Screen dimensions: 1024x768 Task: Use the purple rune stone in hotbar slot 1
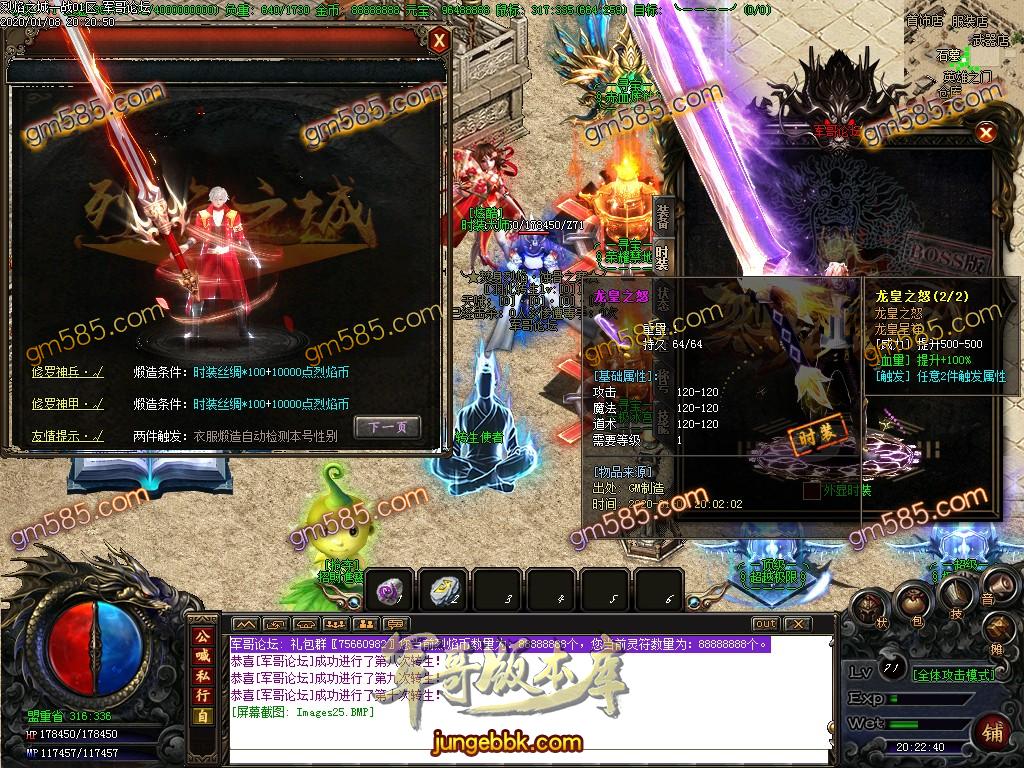(x=388, y=591)
